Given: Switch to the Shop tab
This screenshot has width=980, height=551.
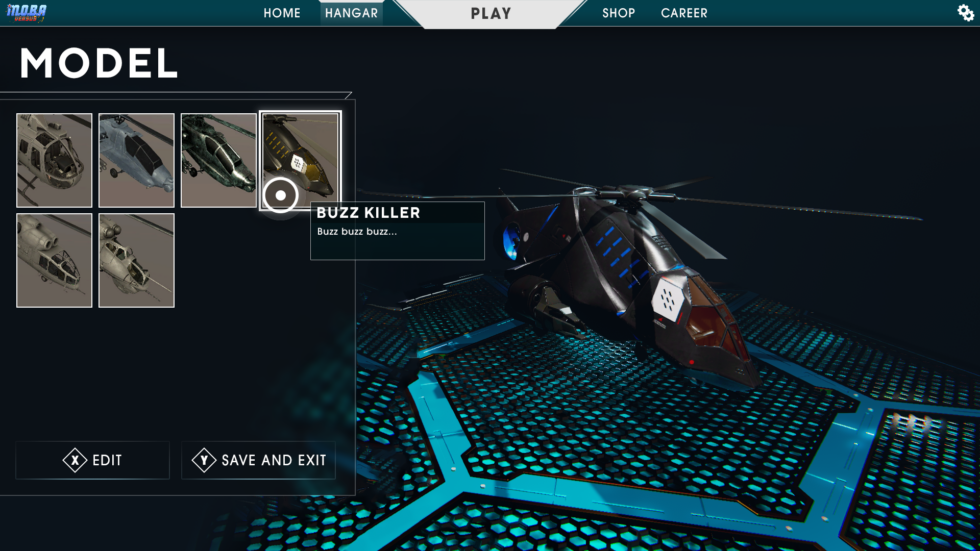Looking at the screenshot, I should point(618,13).
